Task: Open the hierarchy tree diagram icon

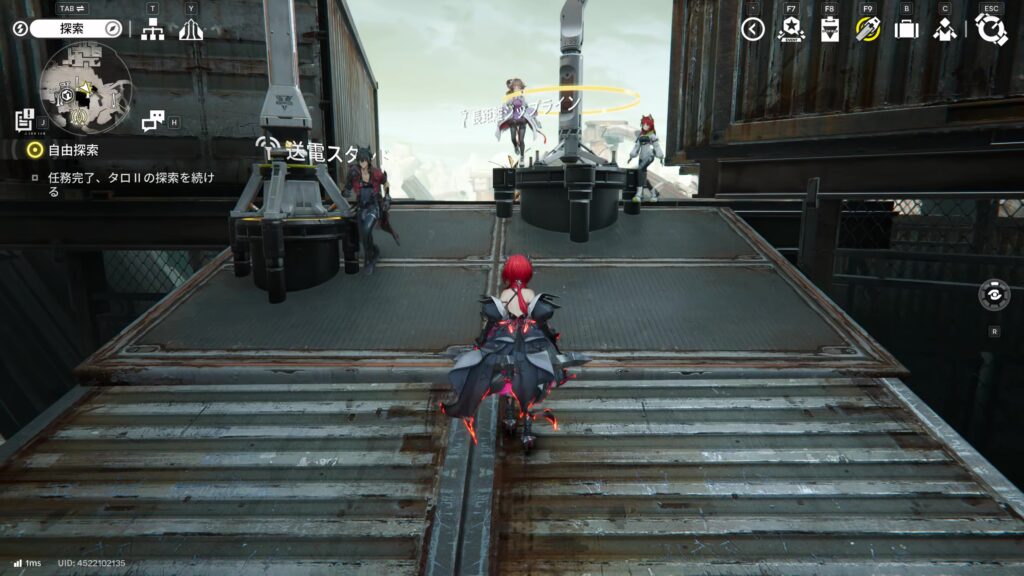Action: pyautogui.click(x=152, y=30)
